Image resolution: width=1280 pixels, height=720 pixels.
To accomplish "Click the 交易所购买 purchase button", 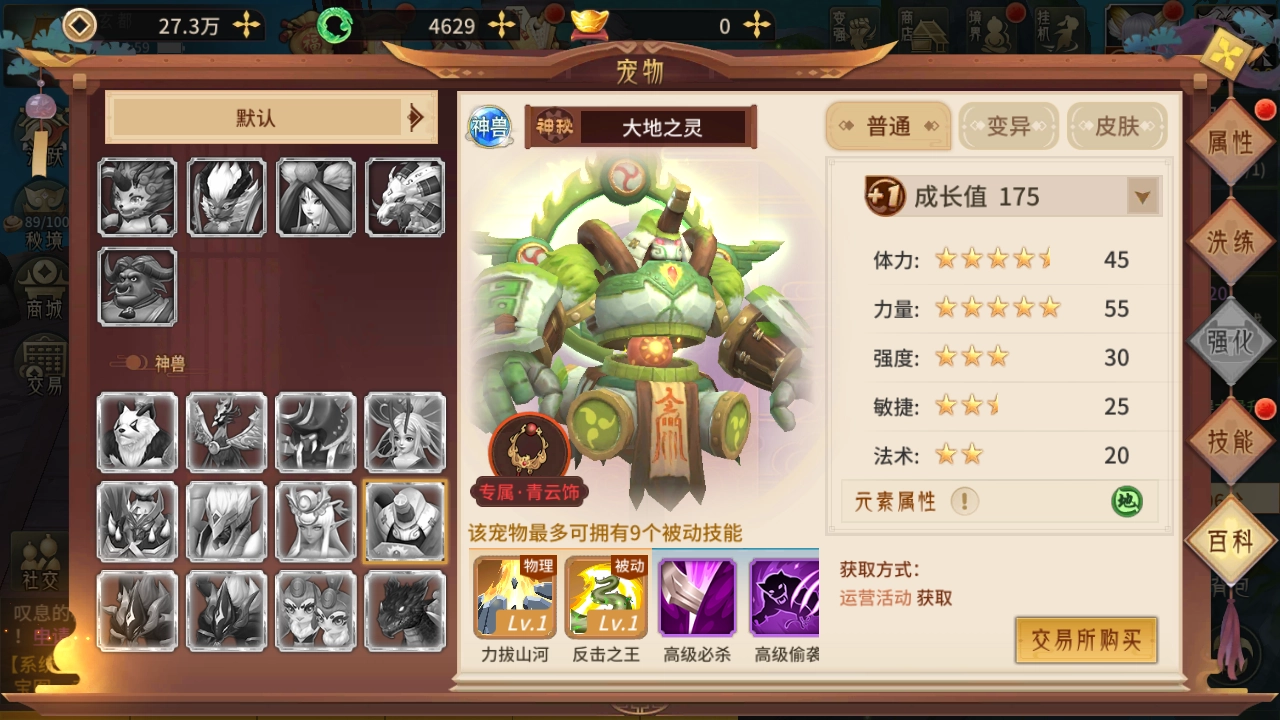I will click(x=1086, y=640).
